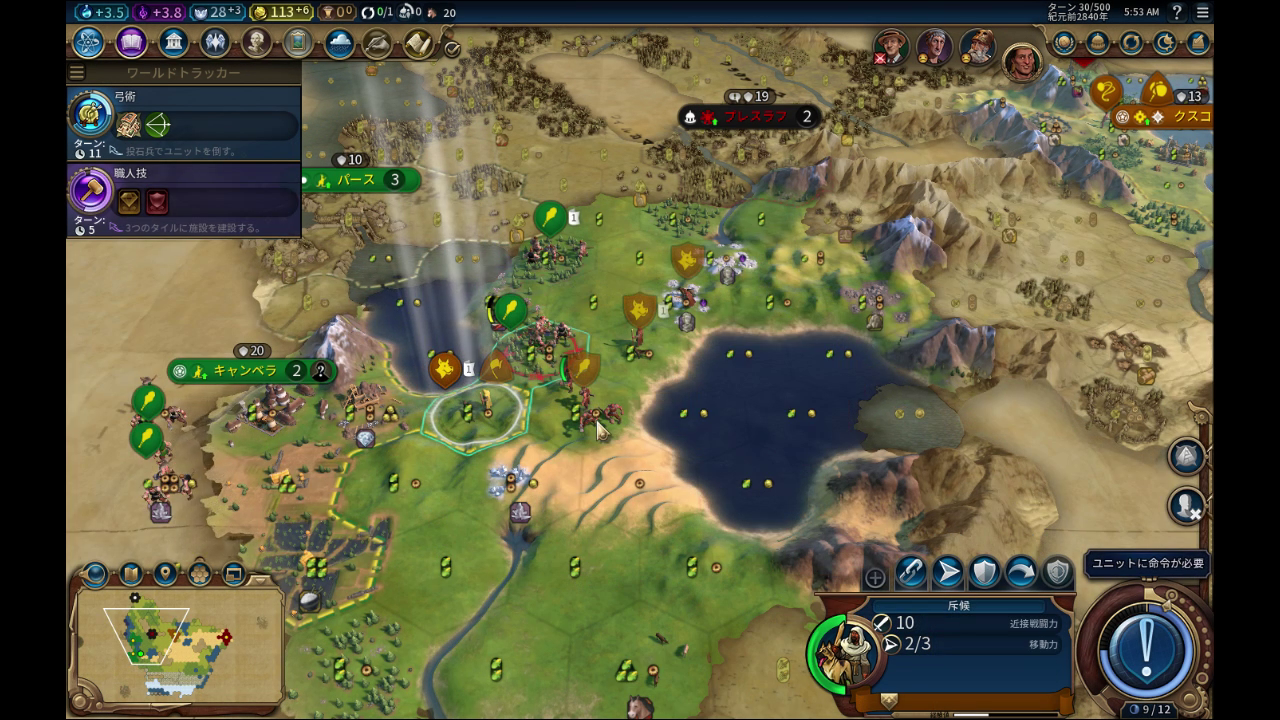Open the government pillared building icon
Viewport: 1280px width, 720px height.
click(173, 43)
